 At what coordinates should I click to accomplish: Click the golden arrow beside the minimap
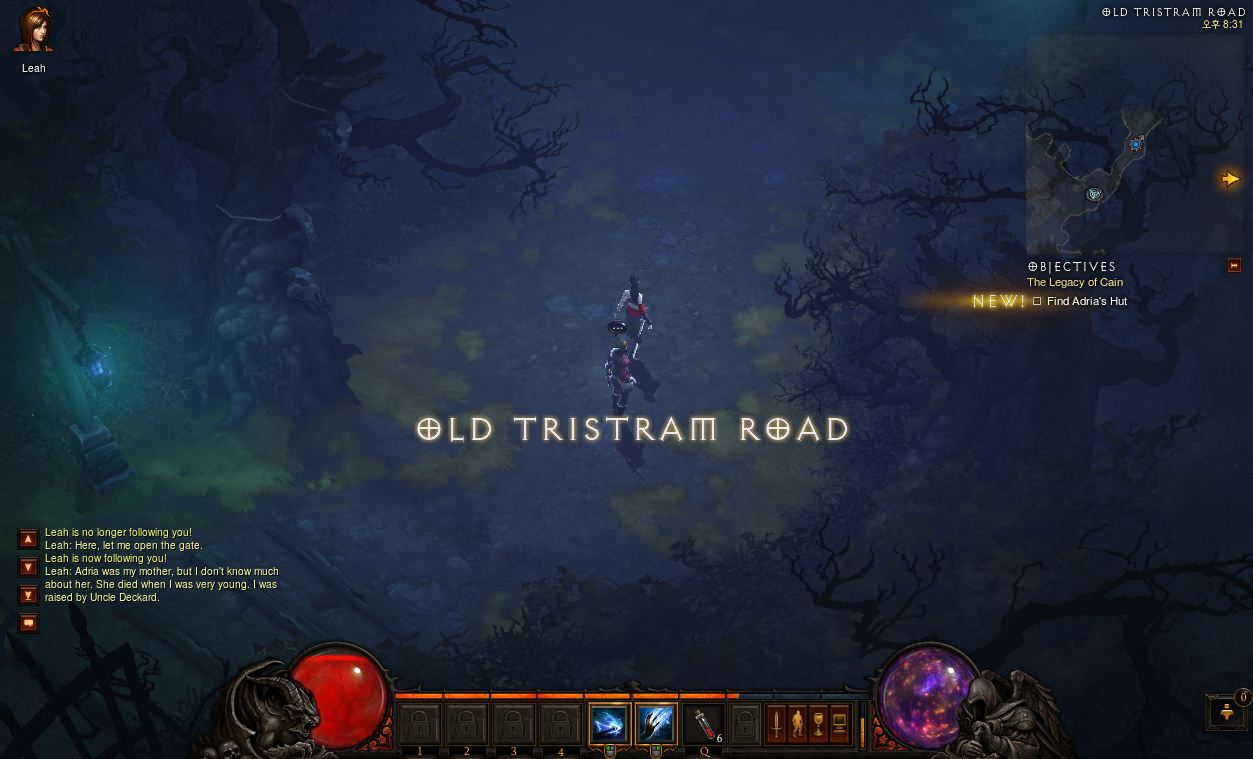tap(1230, 179)
